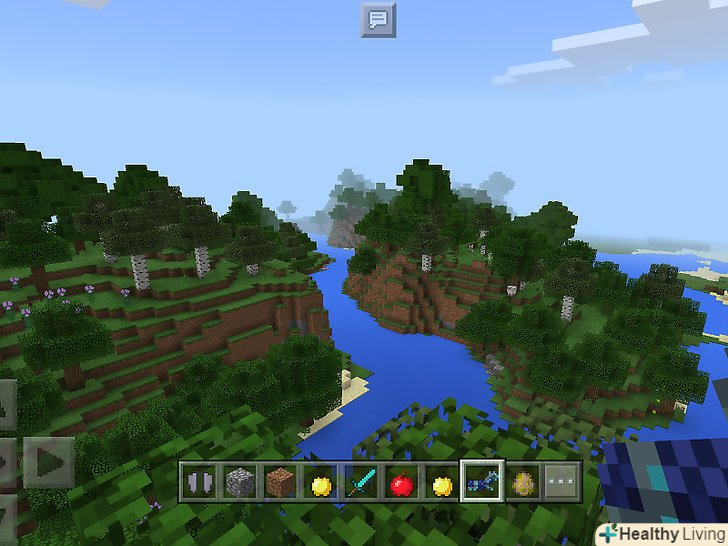Open the inventory with the three-dots button

tap(563, 484)
